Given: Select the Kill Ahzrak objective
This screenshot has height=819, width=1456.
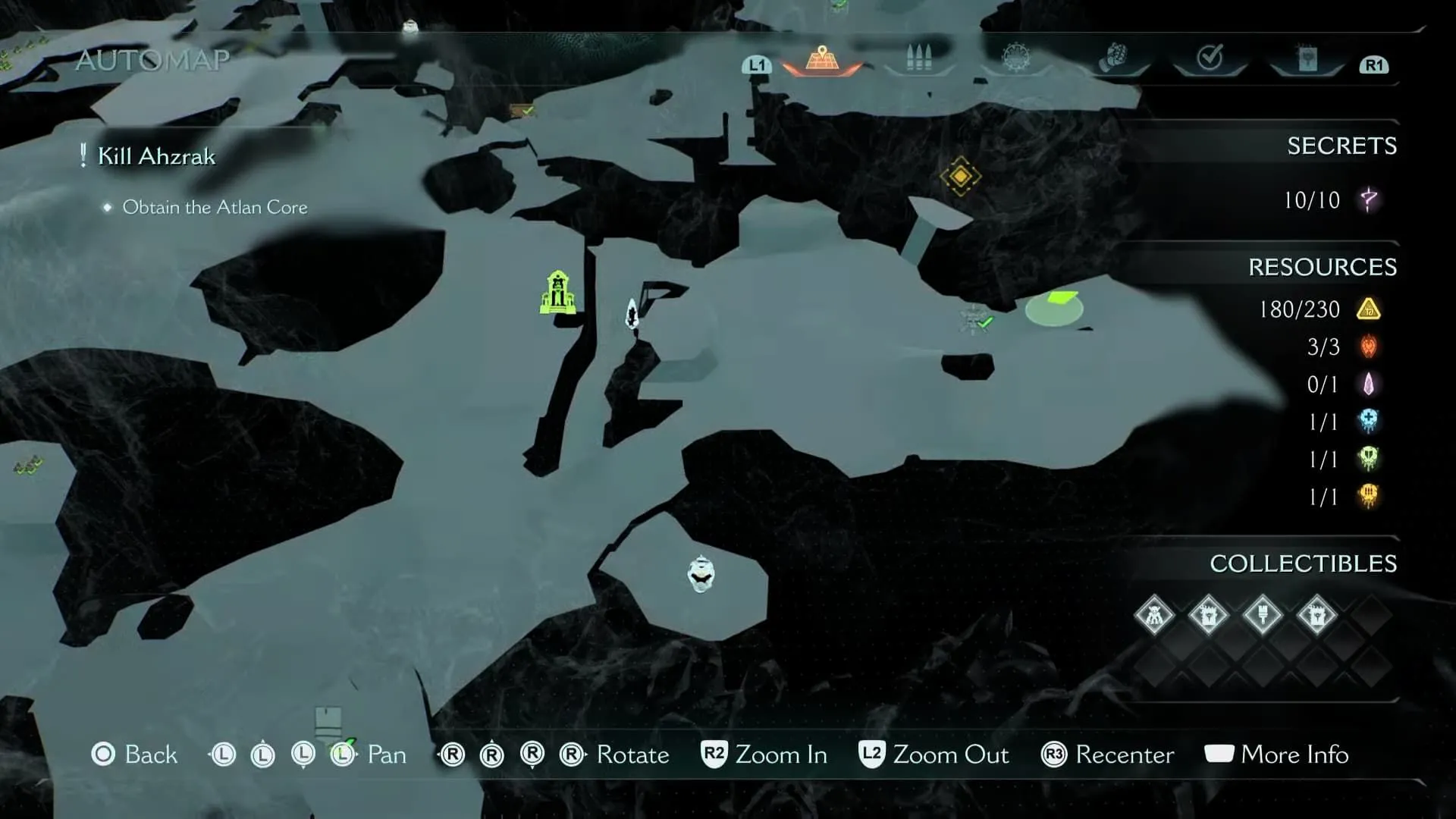Looking at the screenshot, I should click(156, 156).
